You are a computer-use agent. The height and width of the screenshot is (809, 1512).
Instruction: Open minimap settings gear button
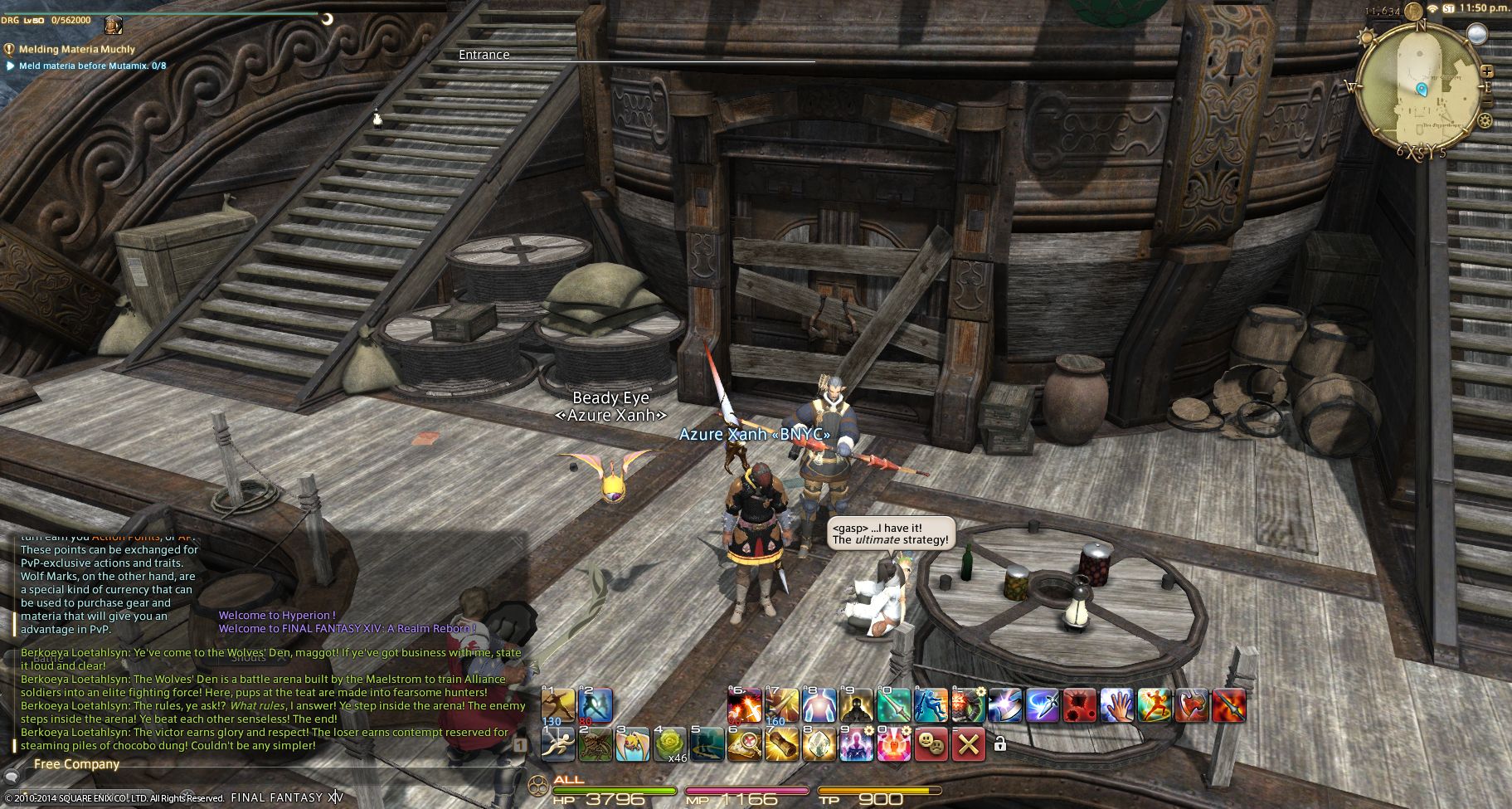coord(1485,121)
